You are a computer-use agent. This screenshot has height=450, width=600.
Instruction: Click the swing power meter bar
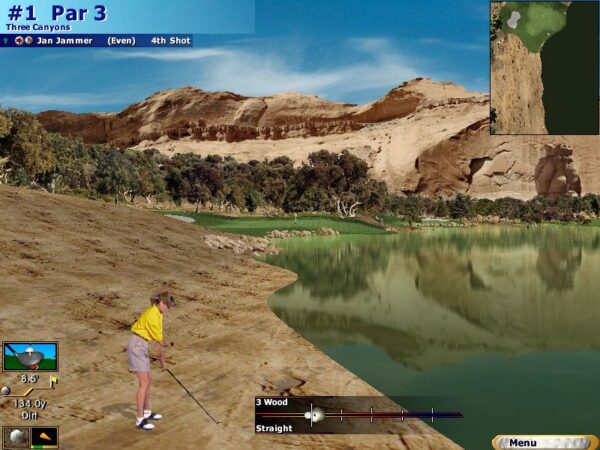pyautogui.click(x=380, y=414)
